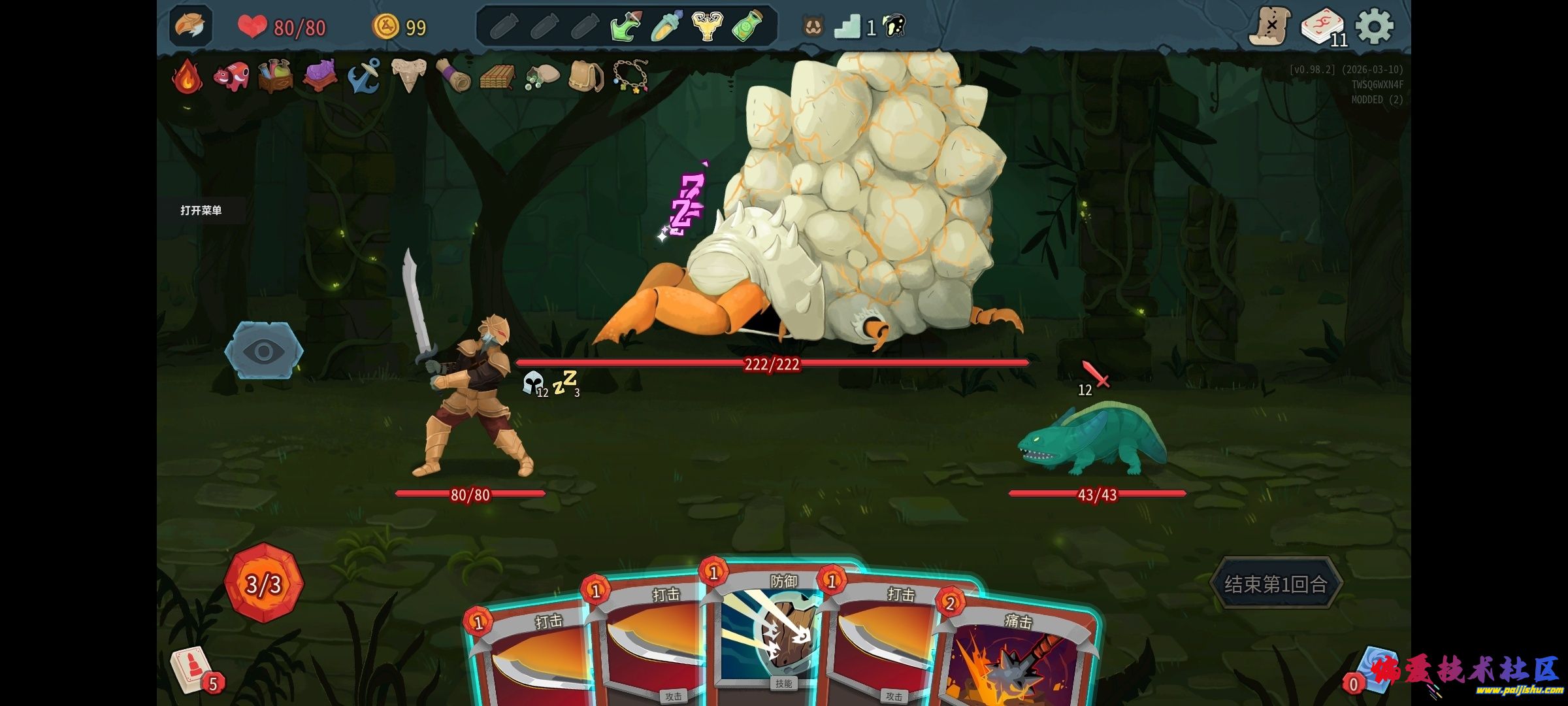
Task: Toggle the eye hexagon button
Action: click(264, 351)
